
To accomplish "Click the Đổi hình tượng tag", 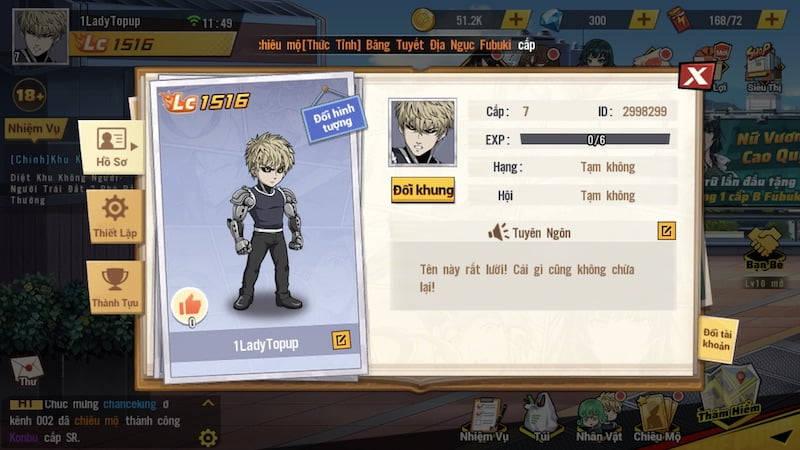I will coord(334,119).
